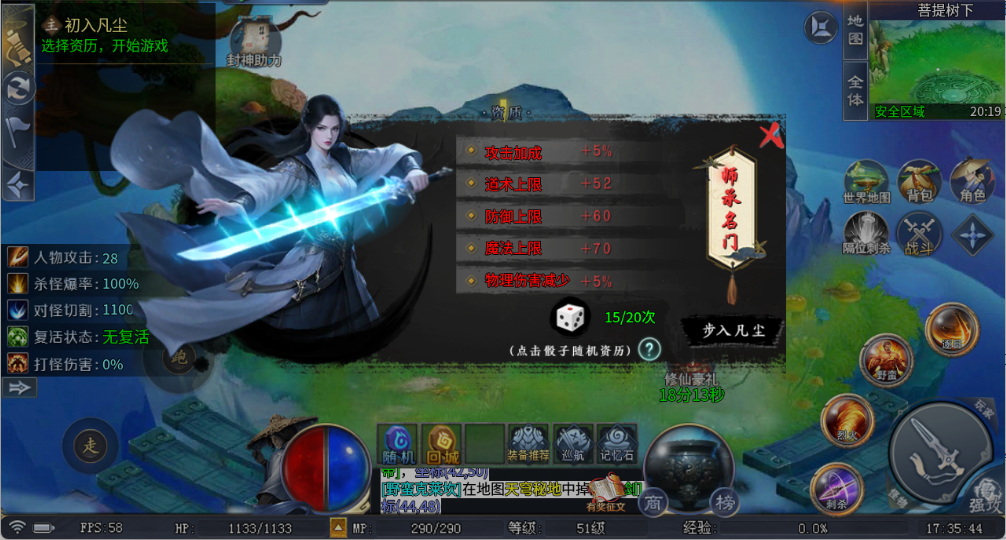Switch to the 地图 tab
The height and width of the screenshot is (540, 1006).
[855, 30]
